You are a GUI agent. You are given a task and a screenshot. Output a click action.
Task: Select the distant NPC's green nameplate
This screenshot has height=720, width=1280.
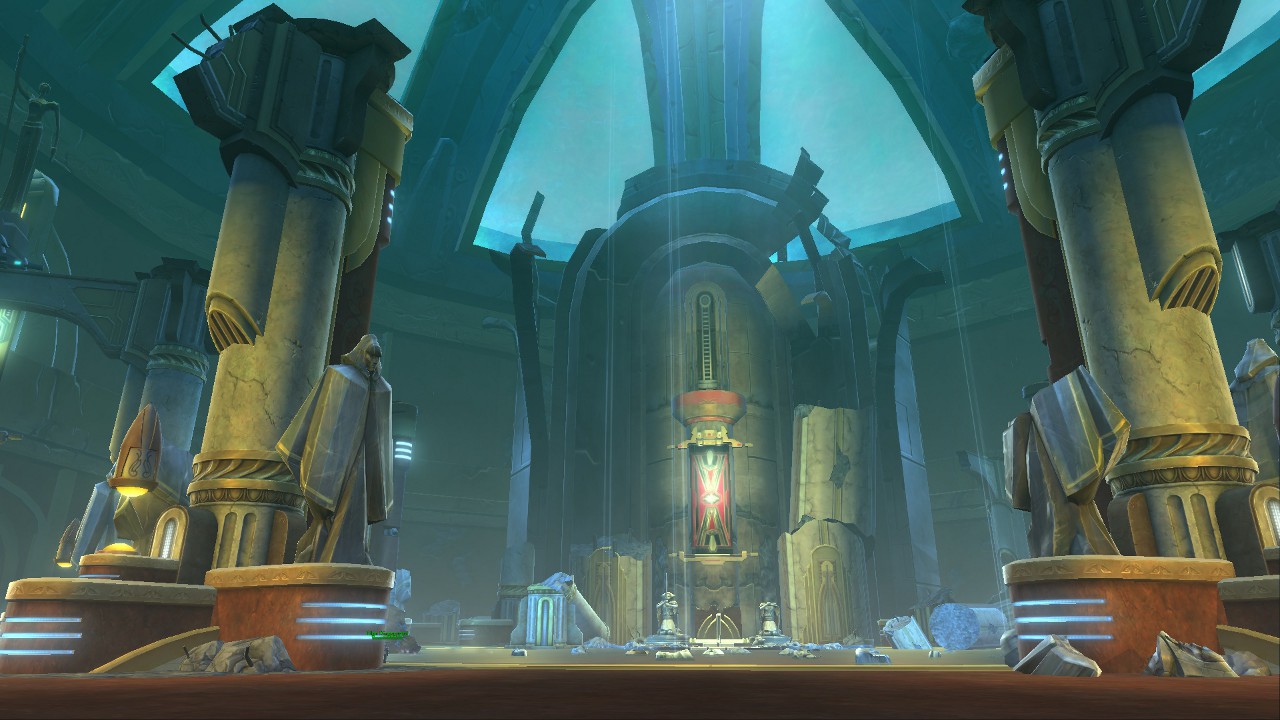click(388, 634)
